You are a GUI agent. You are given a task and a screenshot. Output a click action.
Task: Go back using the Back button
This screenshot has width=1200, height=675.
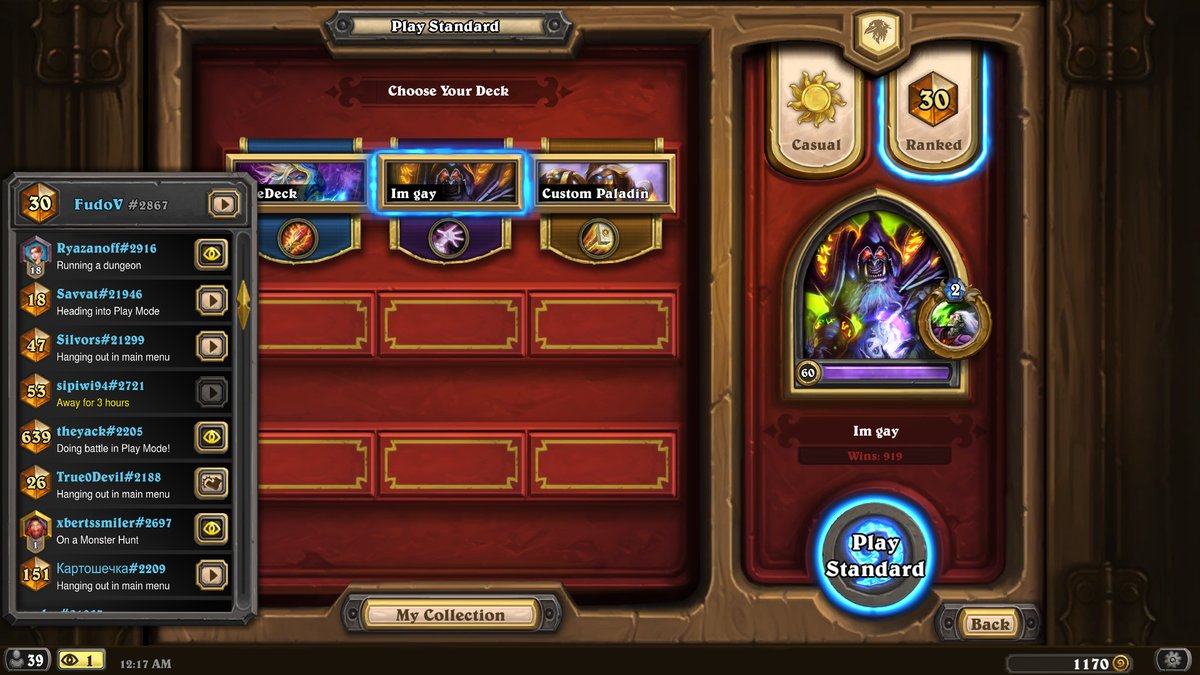pos(989,624)
